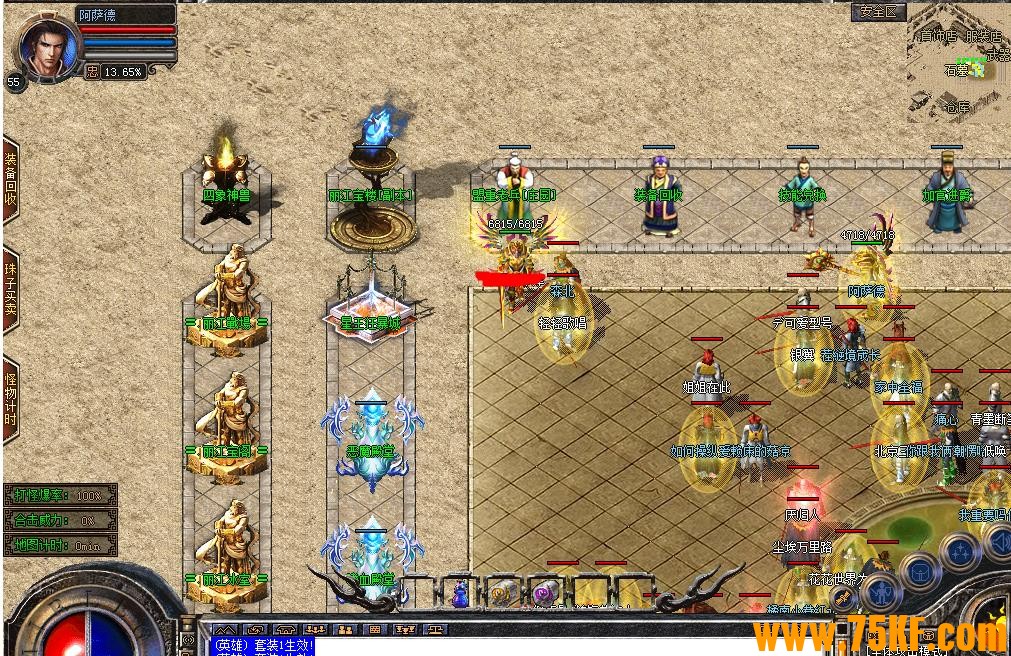Open the 怪物计时 side tab
The image size is (1011, 656).
click(11, 399)
